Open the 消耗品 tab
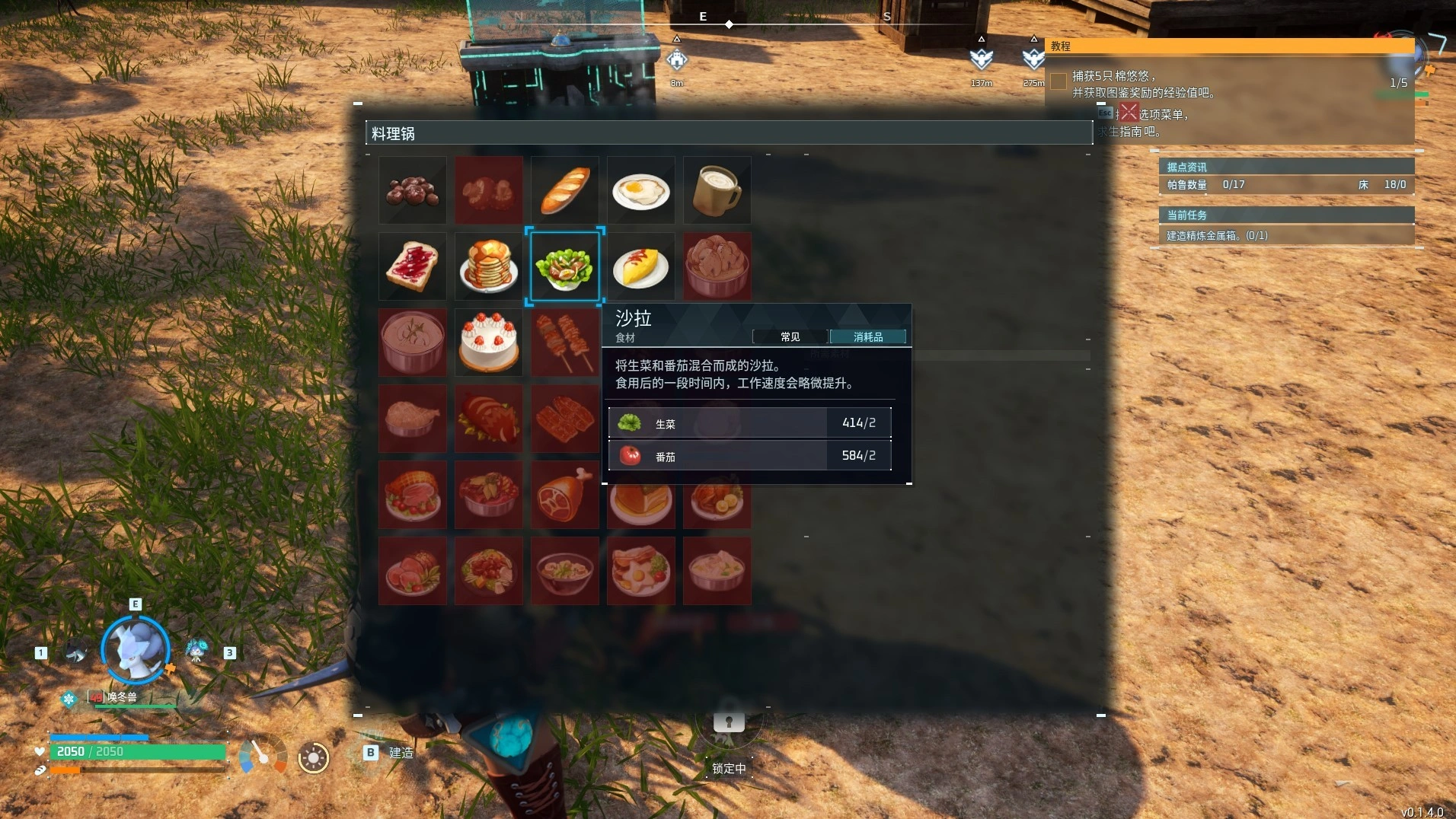Viewport: 1456px width, 819px height. click(868, 336)
